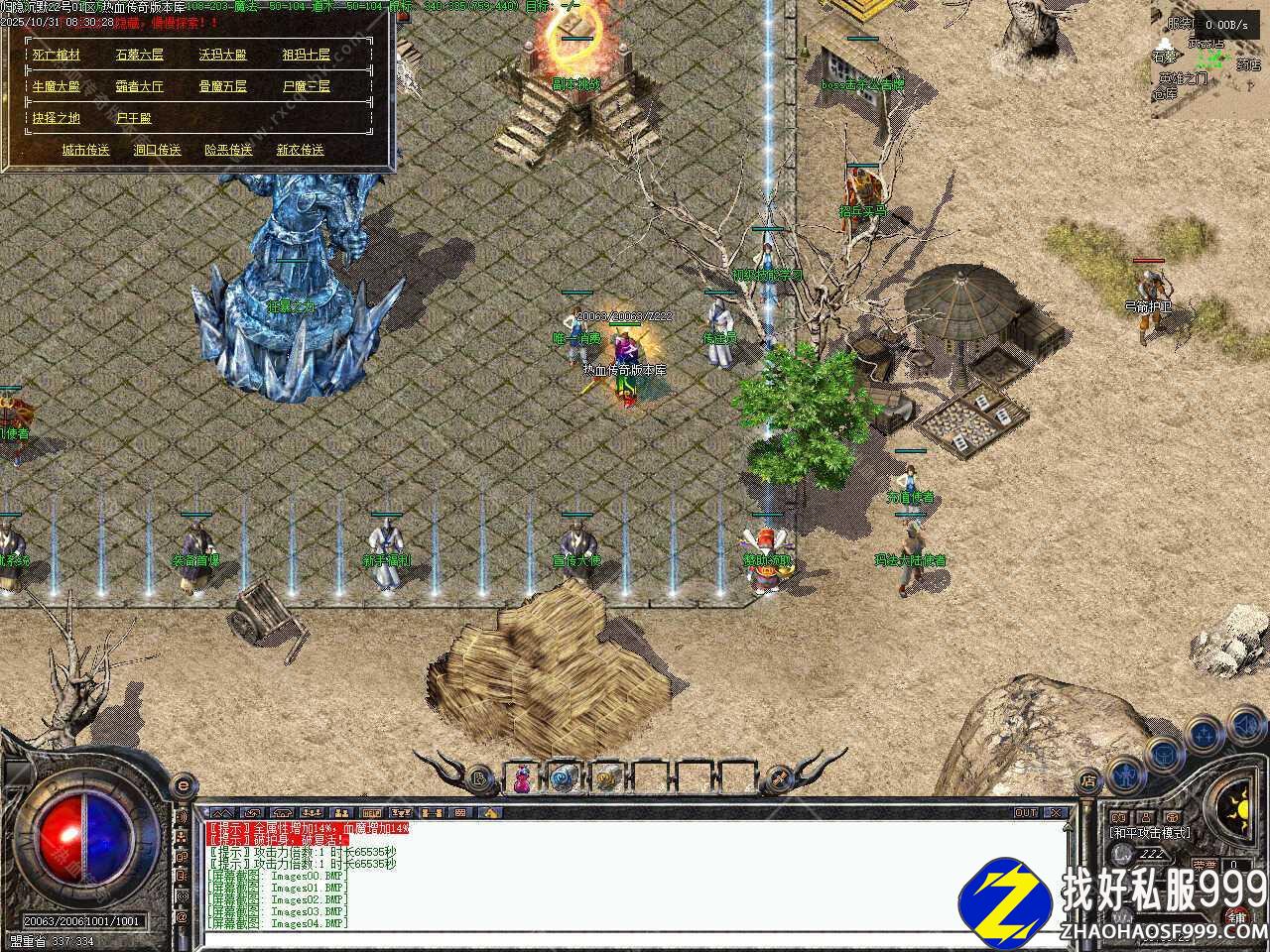Select the blue scroll belt item
Viewport: 1270px width, 952px height.
tap(564, 778)
